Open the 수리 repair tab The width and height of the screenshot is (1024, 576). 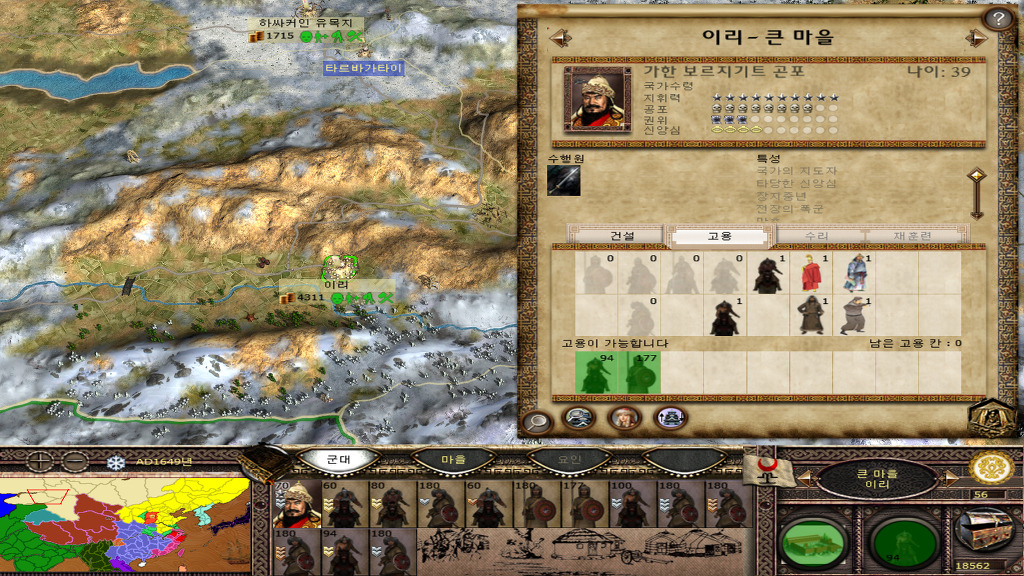(817, 236)
